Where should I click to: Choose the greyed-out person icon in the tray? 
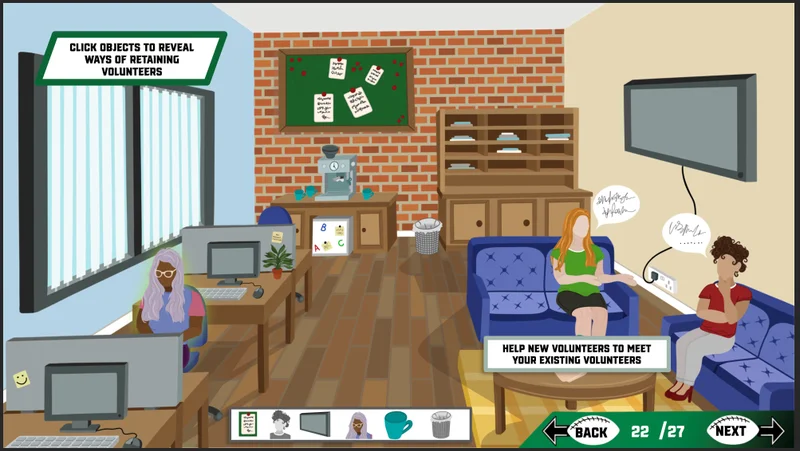pos(281,425)
